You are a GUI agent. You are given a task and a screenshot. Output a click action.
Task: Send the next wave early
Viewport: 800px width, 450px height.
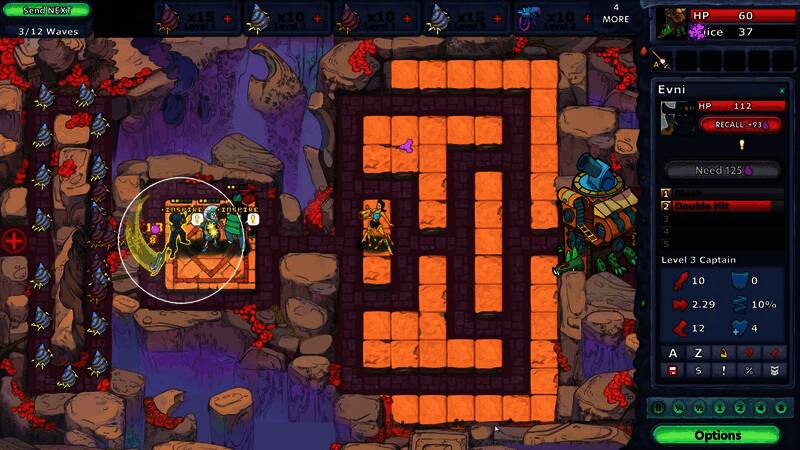point(45,9)
